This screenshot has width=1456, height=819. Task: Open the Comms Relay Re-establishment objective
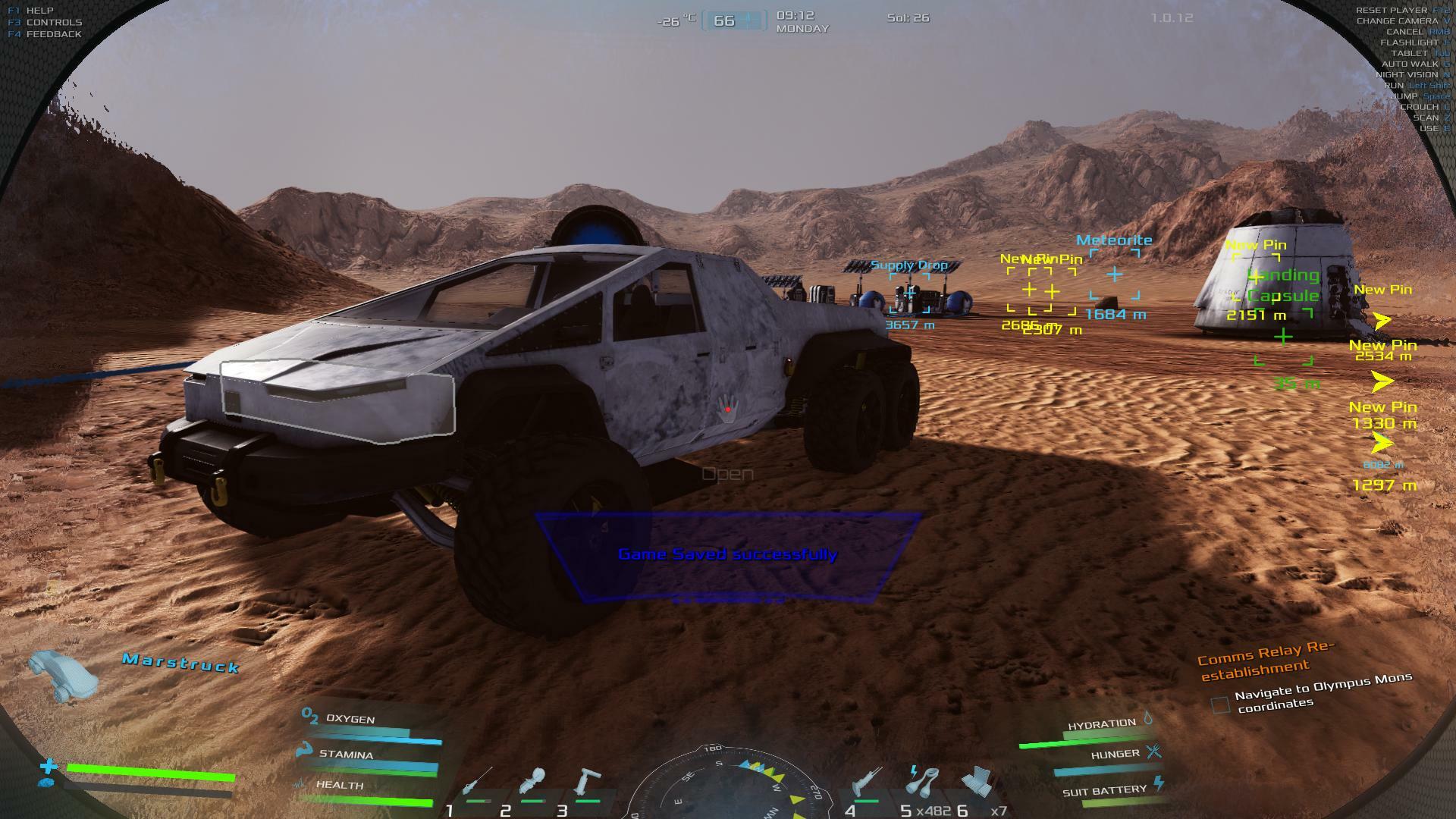[x=1264, y=660]
